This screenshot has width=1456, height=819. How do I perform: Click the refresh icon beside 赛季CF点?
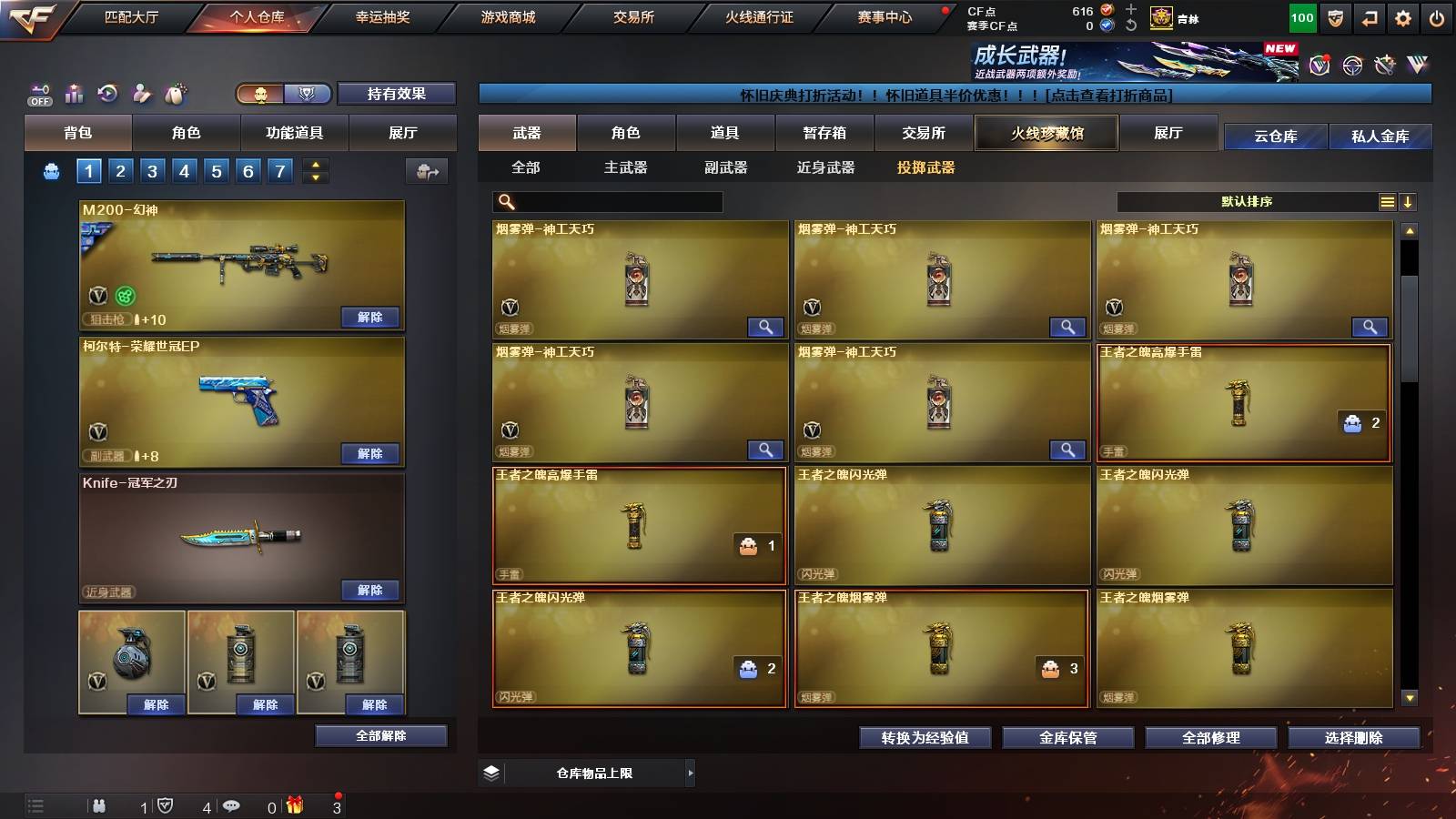(x=1129, y=25)
